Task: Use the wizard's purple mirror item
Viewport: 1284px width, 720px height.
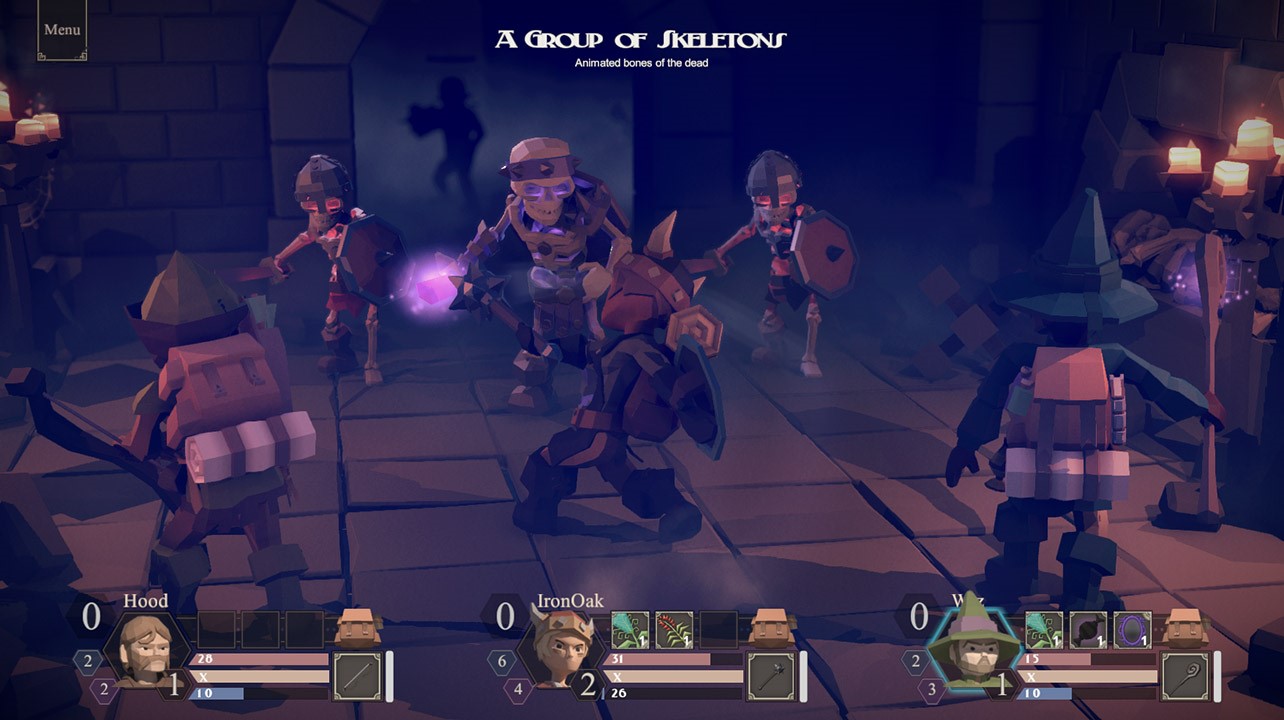Action: (1132, 630)
